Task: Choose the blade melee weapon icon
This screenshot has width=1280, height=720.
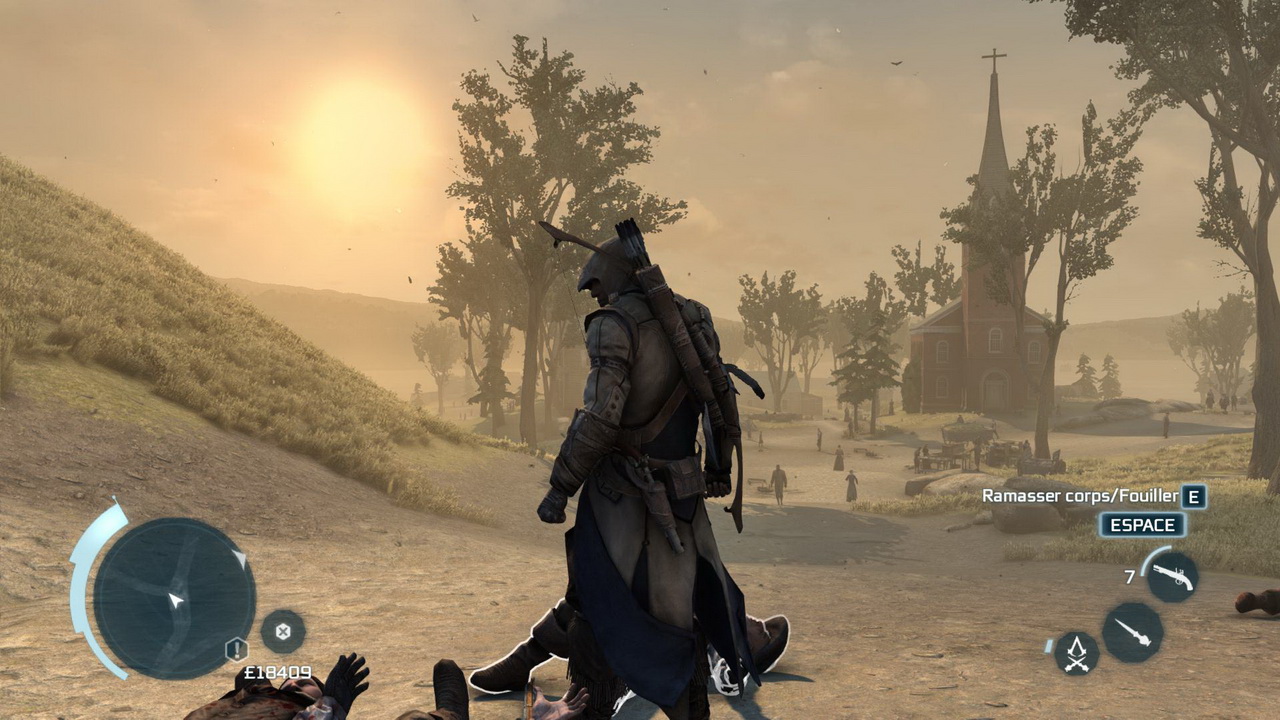Action: point(1132,632)
